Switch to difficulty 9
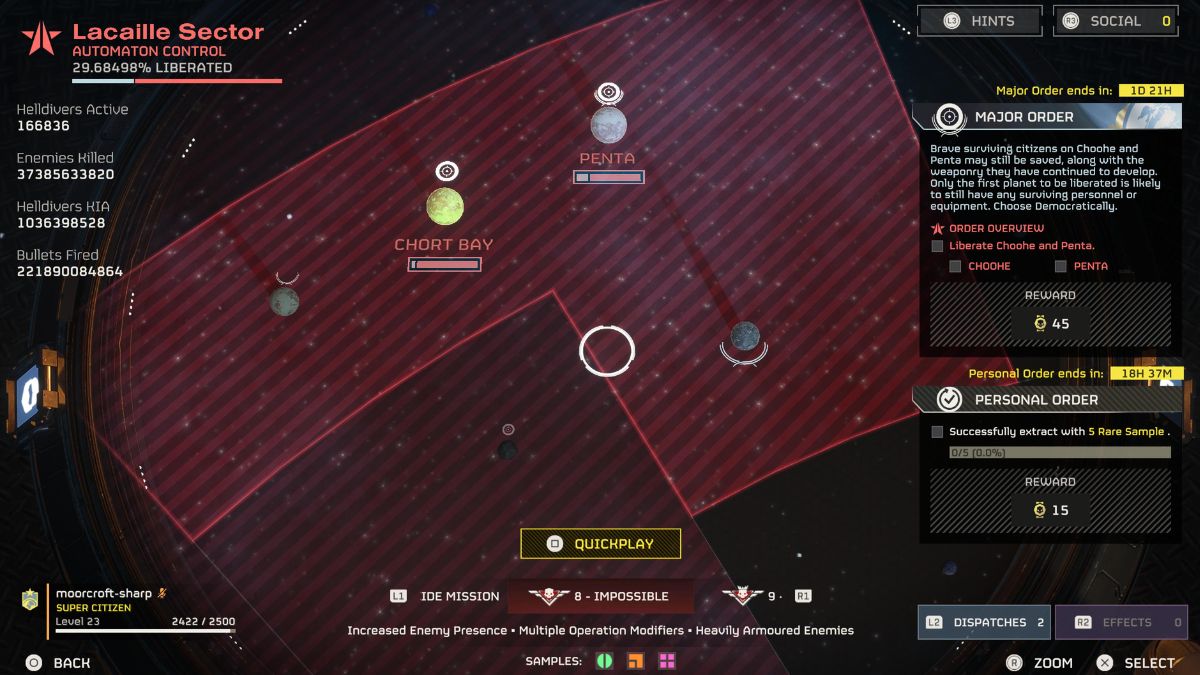Viewport: 1200px width, 675px height. tap(758, 596)
